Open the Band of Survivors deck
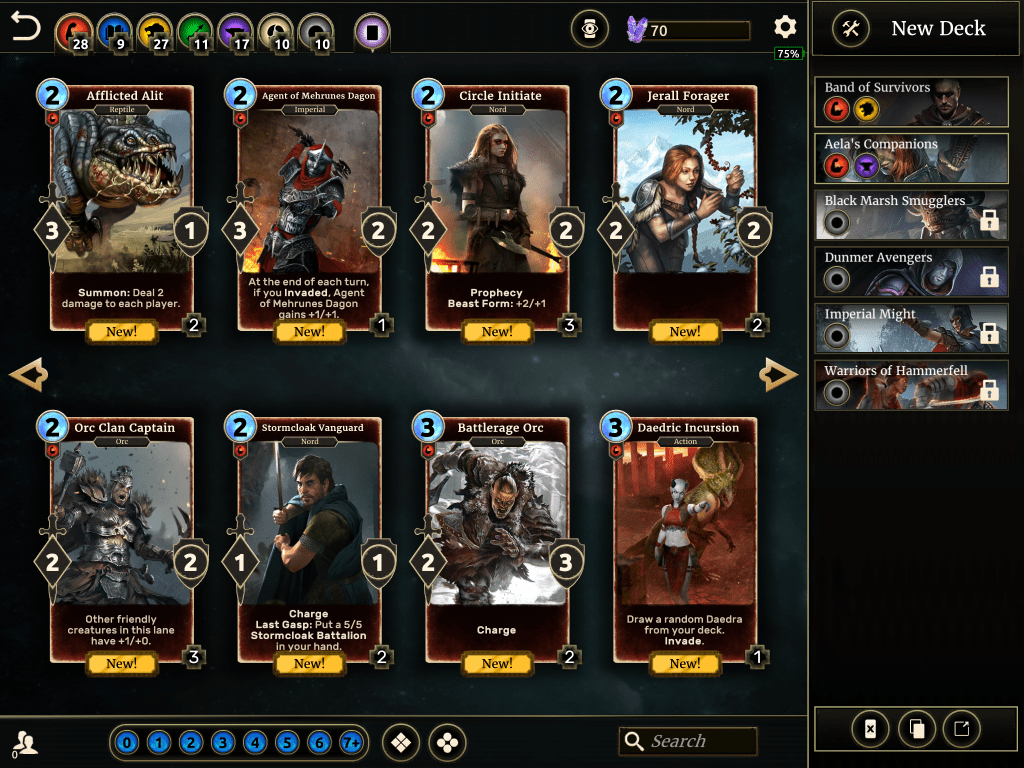This screenshot has width=1024, height=768. [911, 98]
